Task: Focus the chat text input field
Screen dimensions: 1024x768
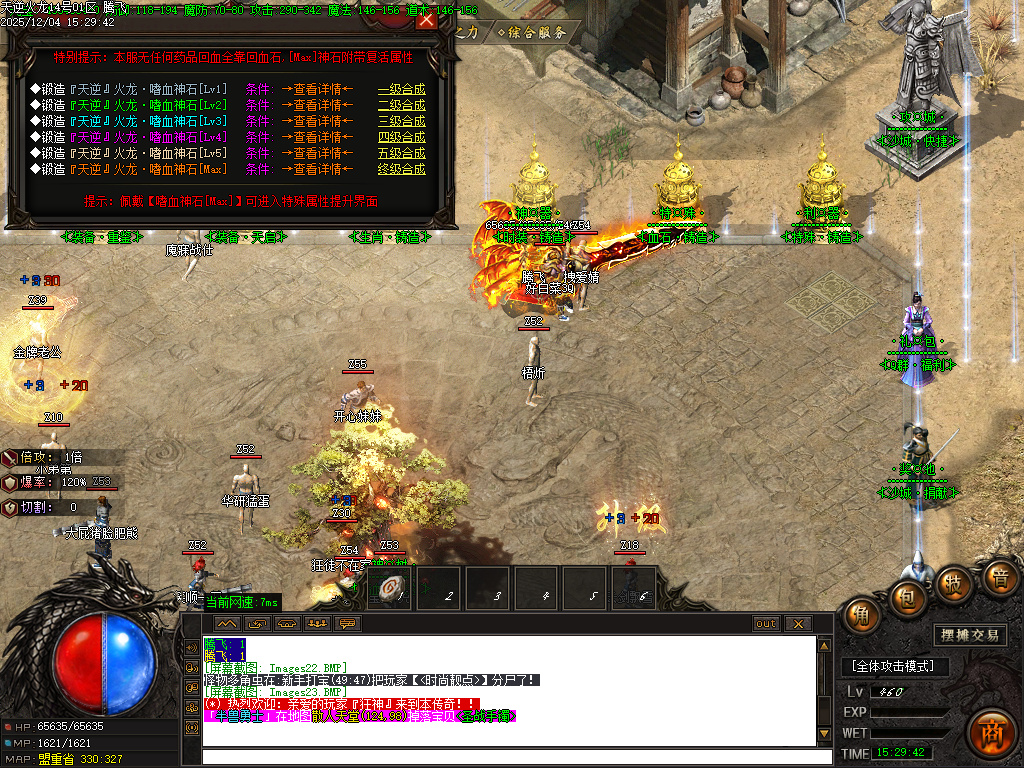Action: coord(508,757)
